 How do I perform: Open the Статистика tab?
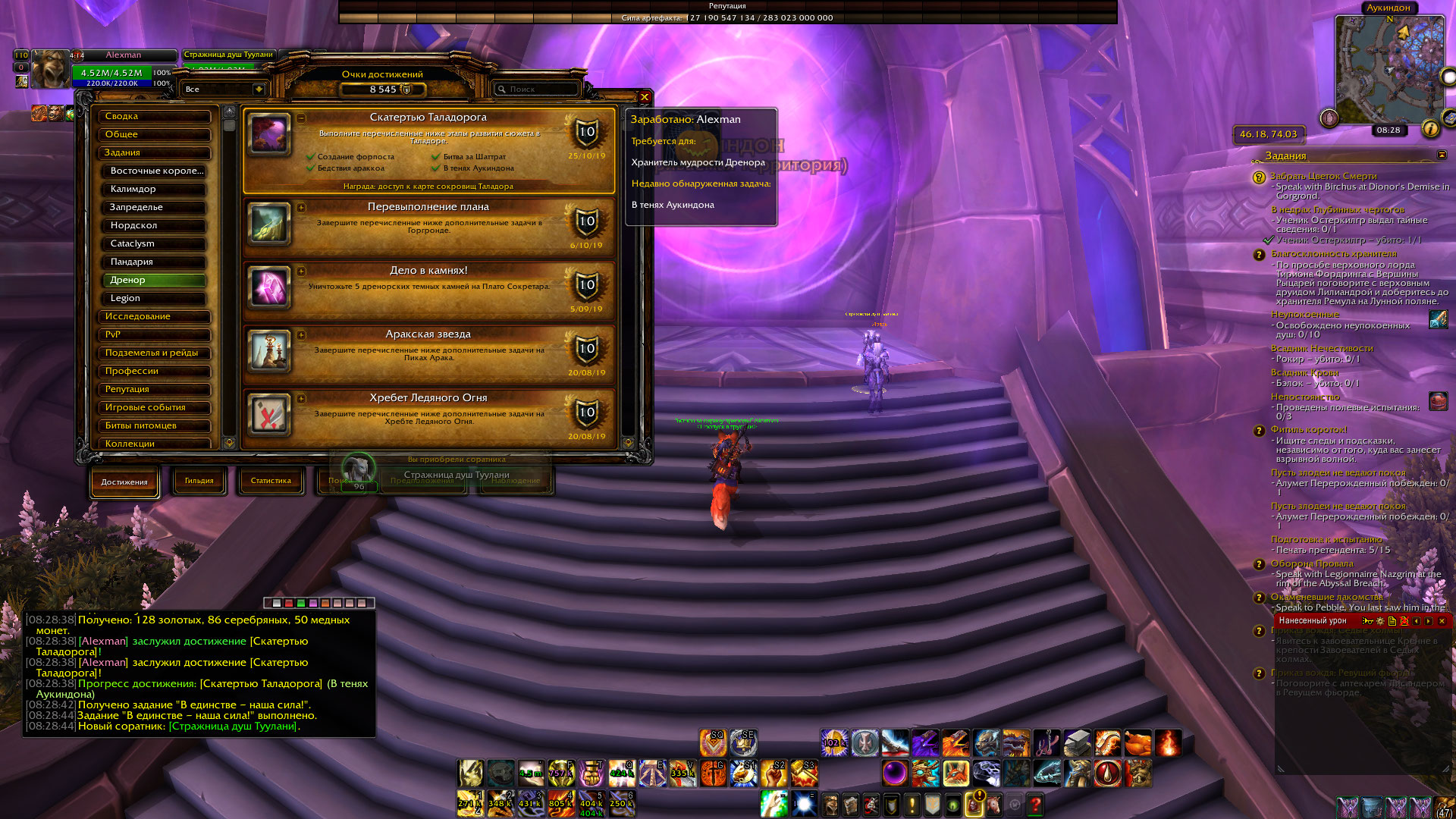(x=271, y=481)
